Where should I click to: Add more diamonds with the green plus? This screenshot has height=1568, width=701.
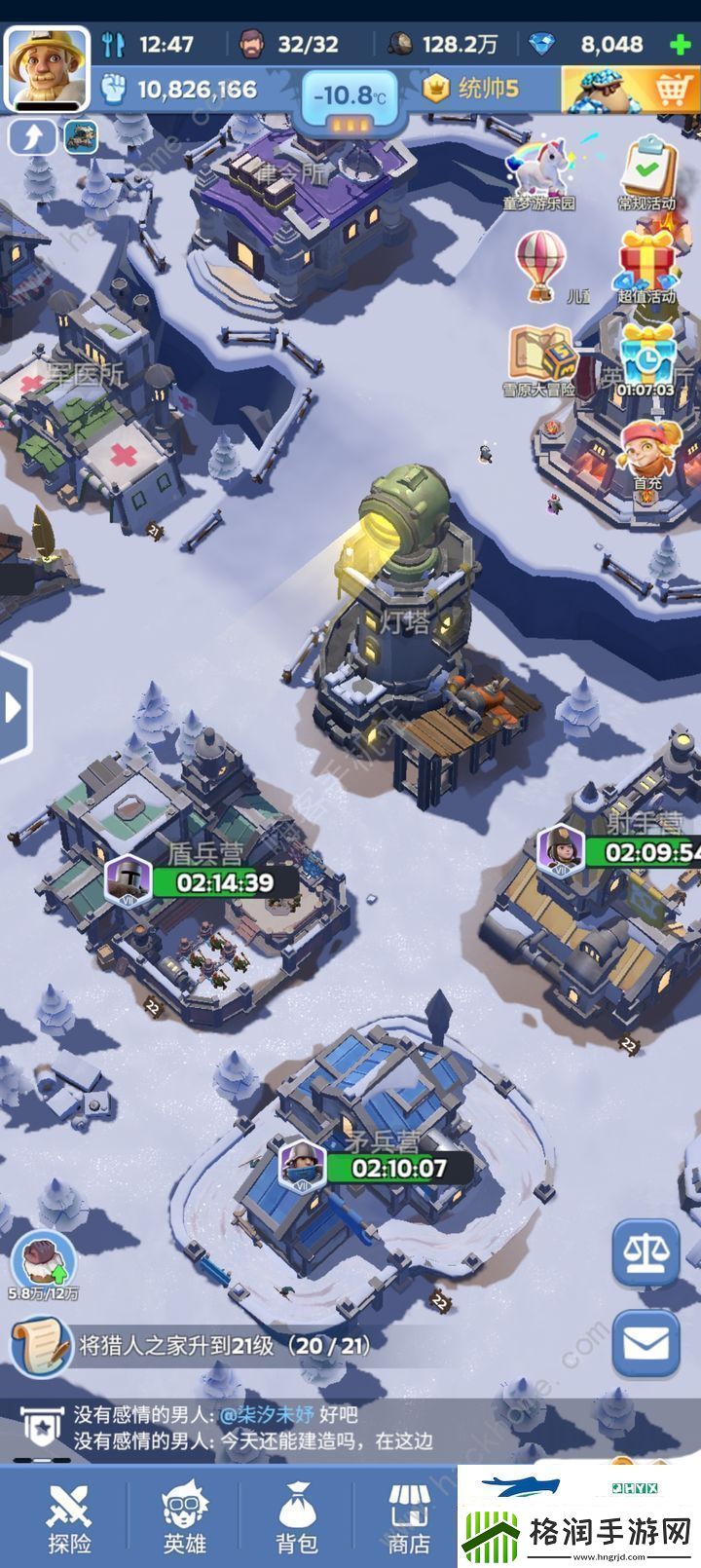pyautogui.click(x=681, y=44)
